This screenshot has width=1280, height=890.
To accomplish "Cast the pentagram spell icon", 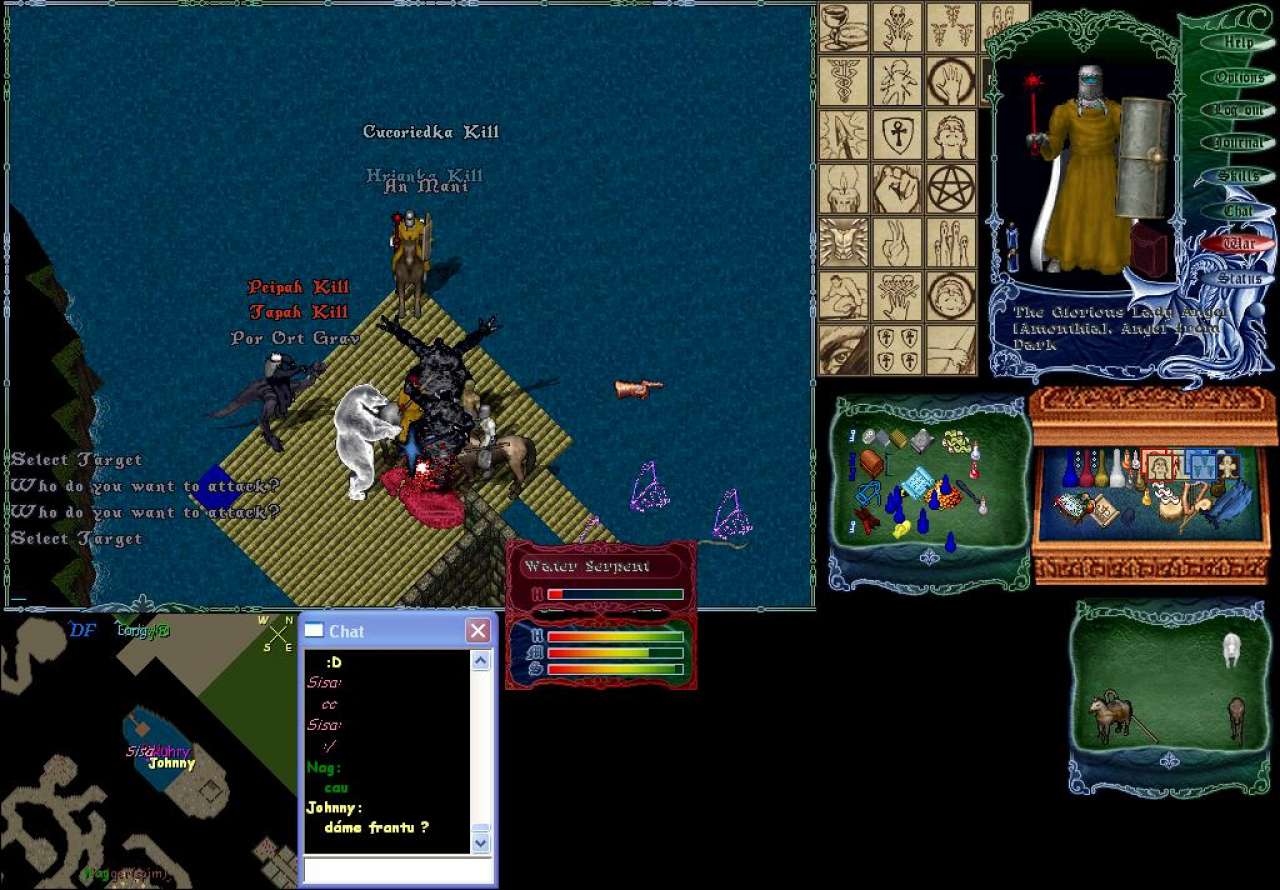I will click(951, 189).
